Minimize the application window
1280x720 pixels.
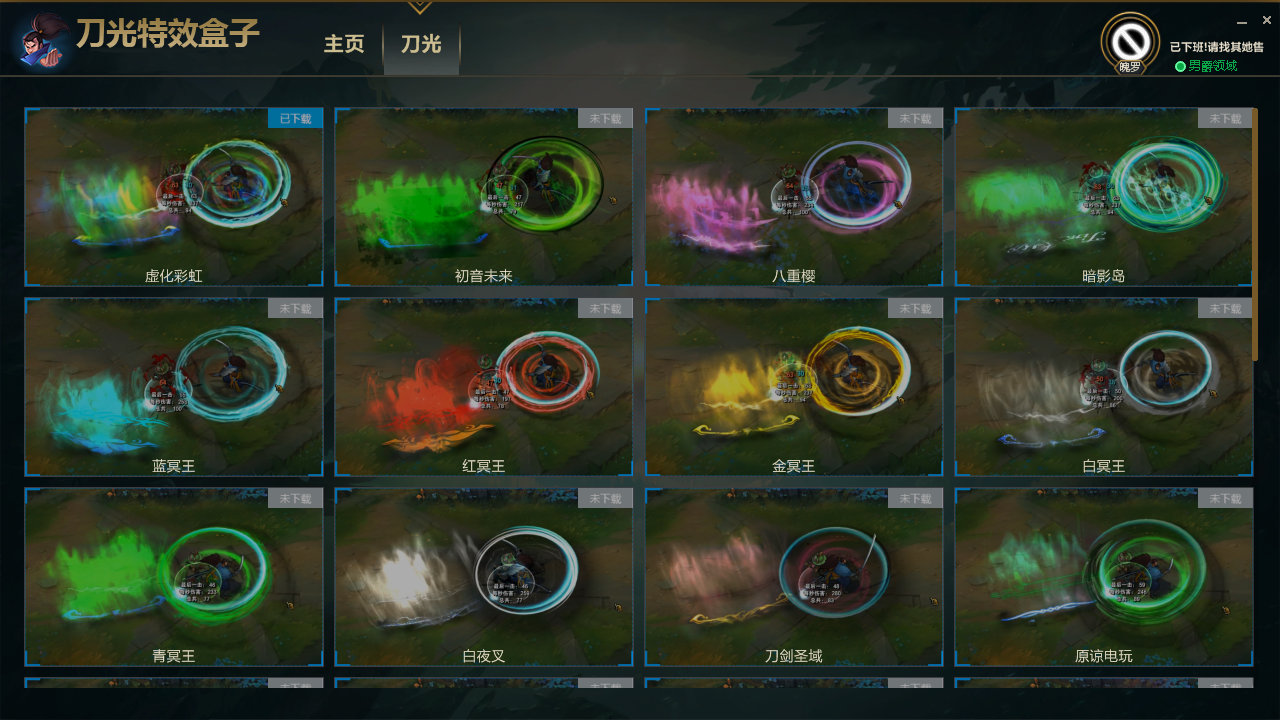(1242, 21)
